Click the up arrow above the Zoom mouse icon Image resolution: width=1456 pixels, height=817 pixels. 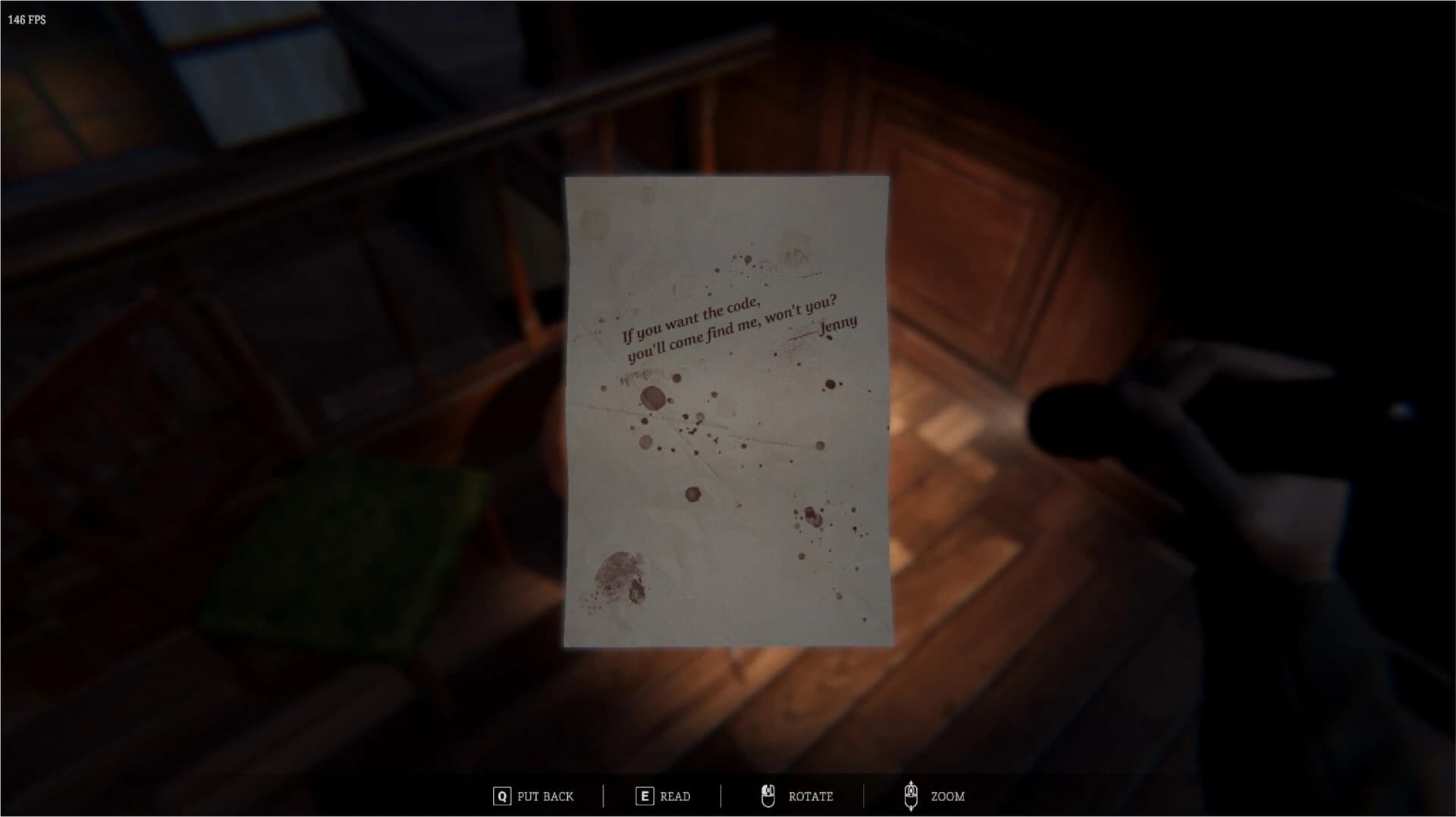(x=912, y=783)
